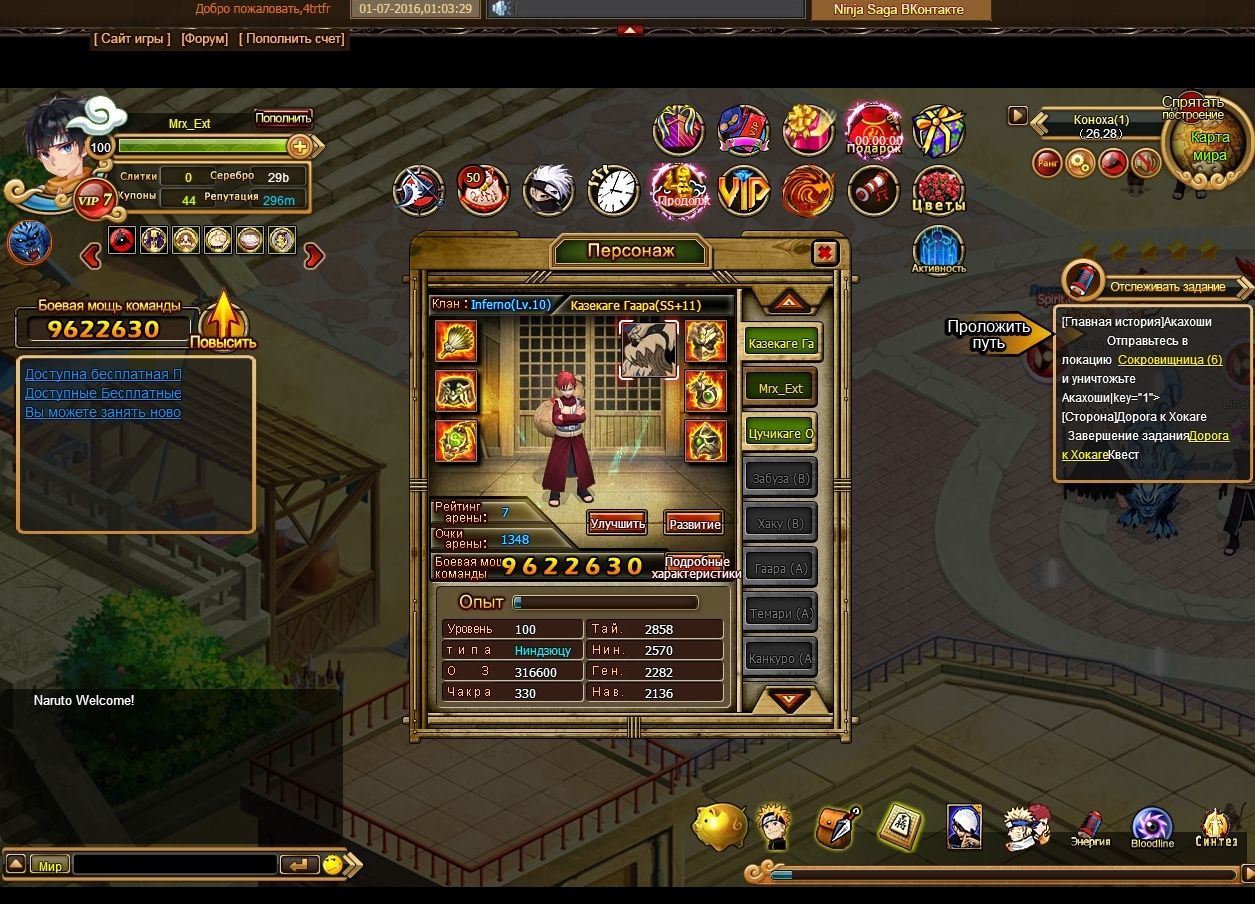Follow the Сокровищница (6) quest link

pyautogui.click(x=1169, y=359)
